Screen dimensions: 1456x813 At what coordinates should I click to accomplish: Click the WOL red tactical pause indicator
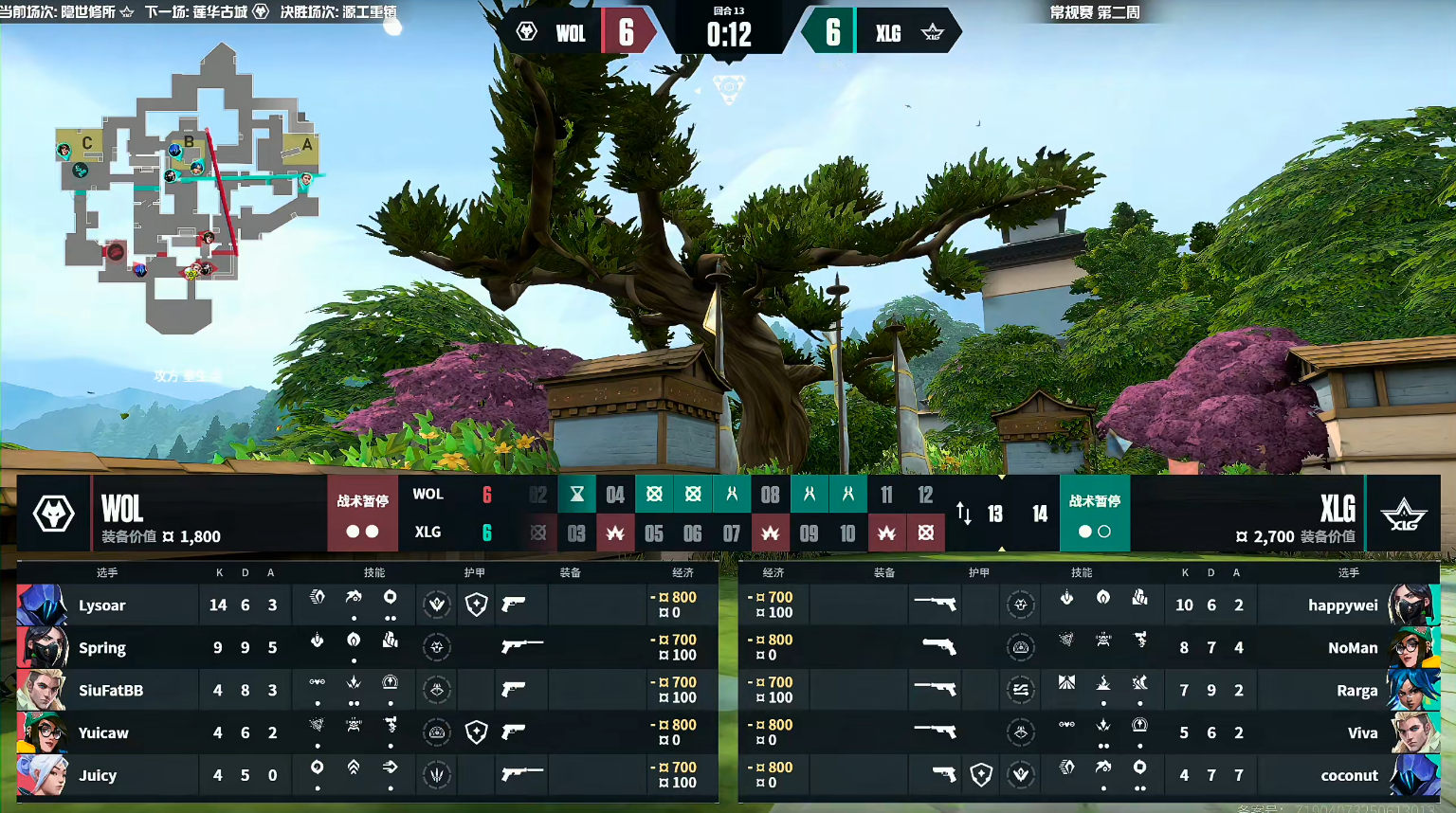tap(362, 513)
